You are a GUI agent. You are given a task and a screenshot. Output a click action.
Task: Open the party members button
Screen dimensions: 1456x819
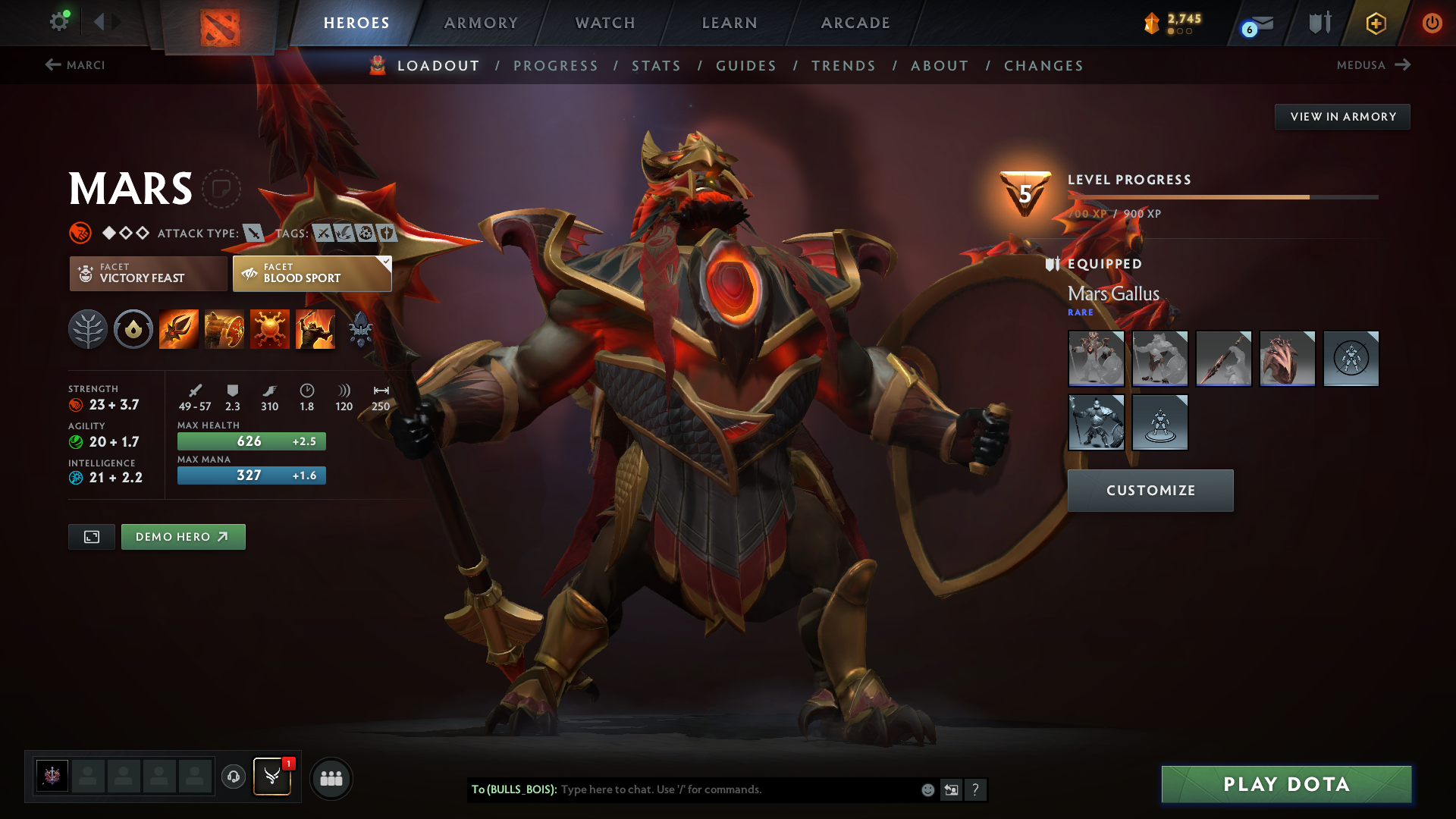331,778
